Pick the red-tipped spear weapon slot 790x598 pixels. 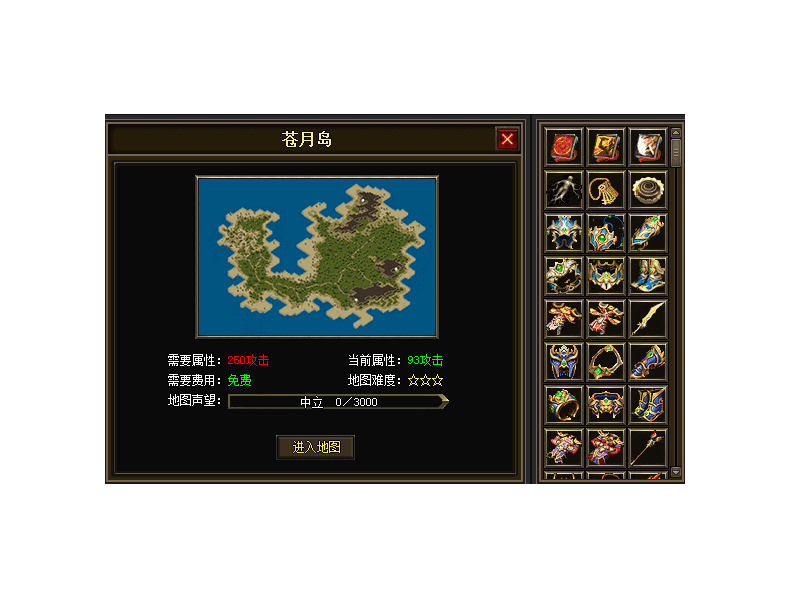pos(648,448)
